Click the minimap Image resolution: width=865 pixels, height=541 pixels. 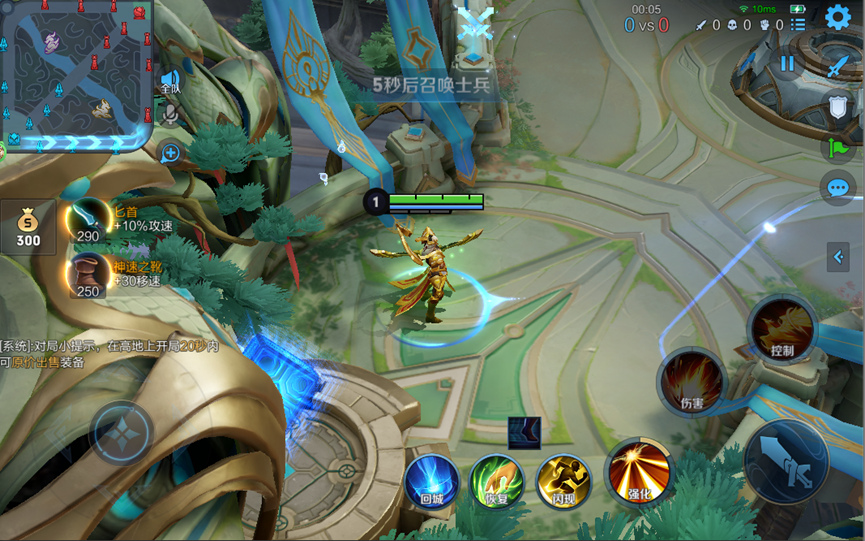(x=76, y=75)
